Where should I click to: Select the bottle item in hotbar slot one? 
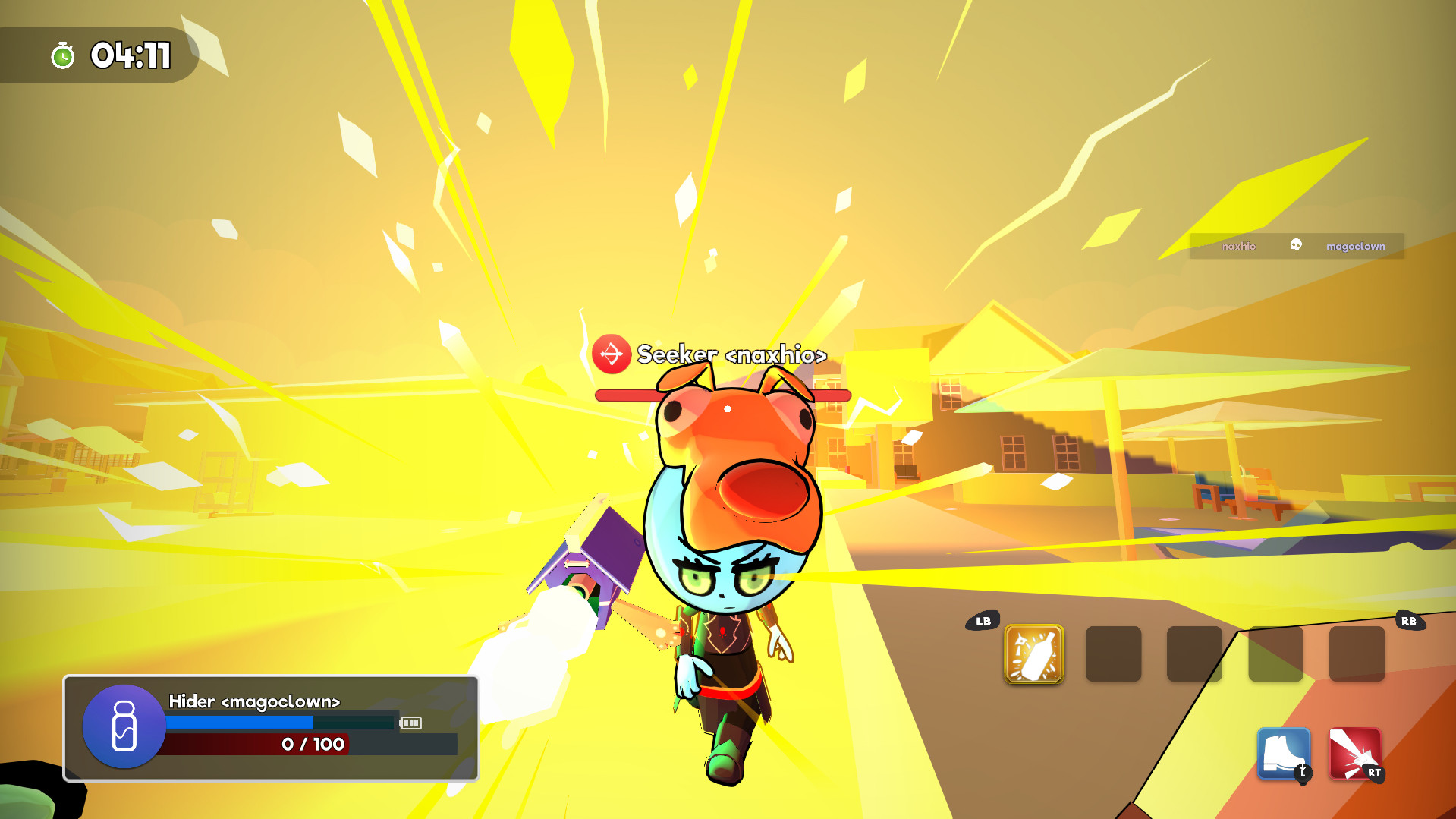(x=1034, y=654)
